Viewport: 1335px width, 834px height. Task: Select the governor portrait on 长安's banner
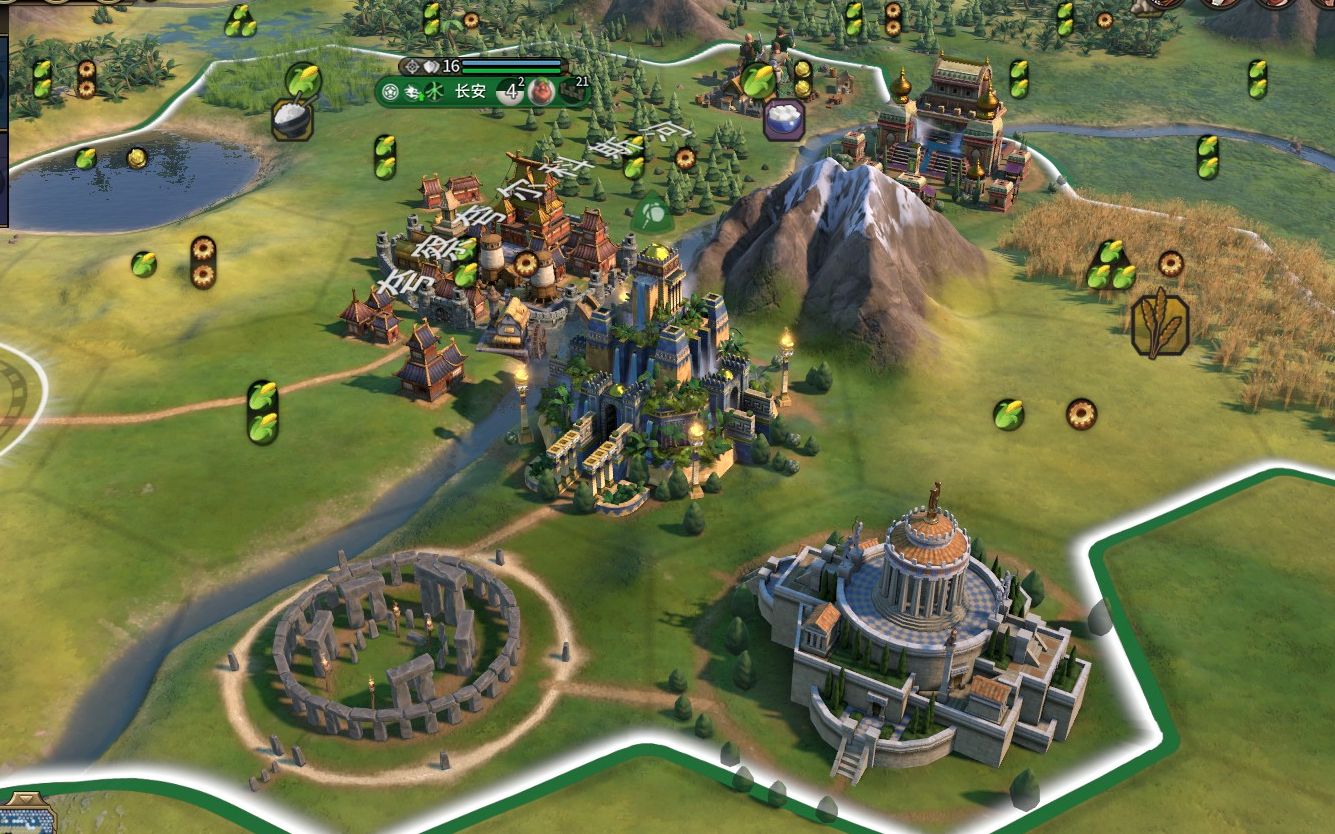pos(542,92)
